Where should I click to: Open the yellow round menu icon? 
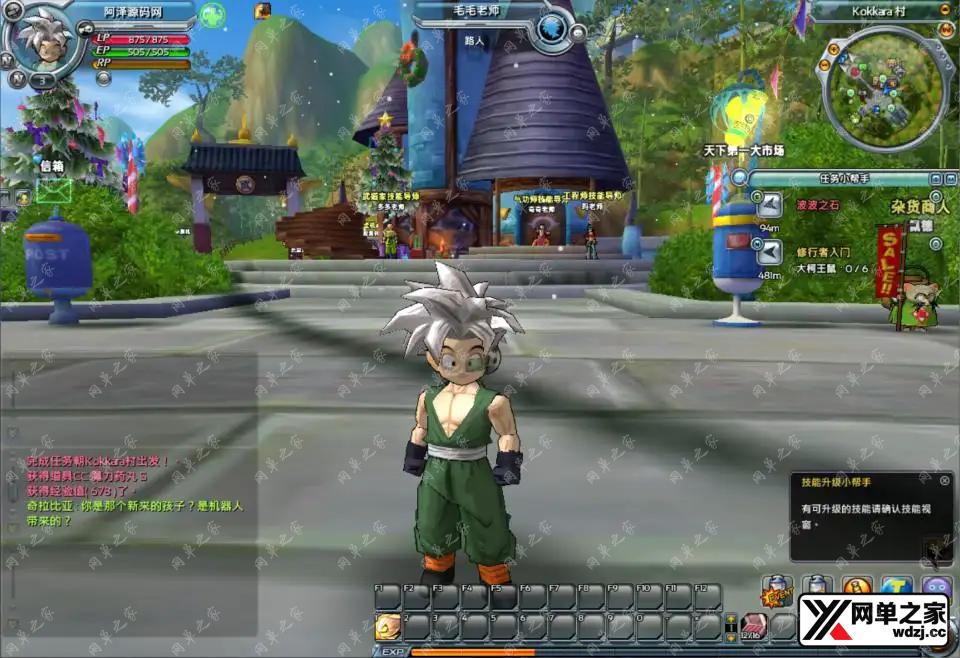[x=857, y=588]
